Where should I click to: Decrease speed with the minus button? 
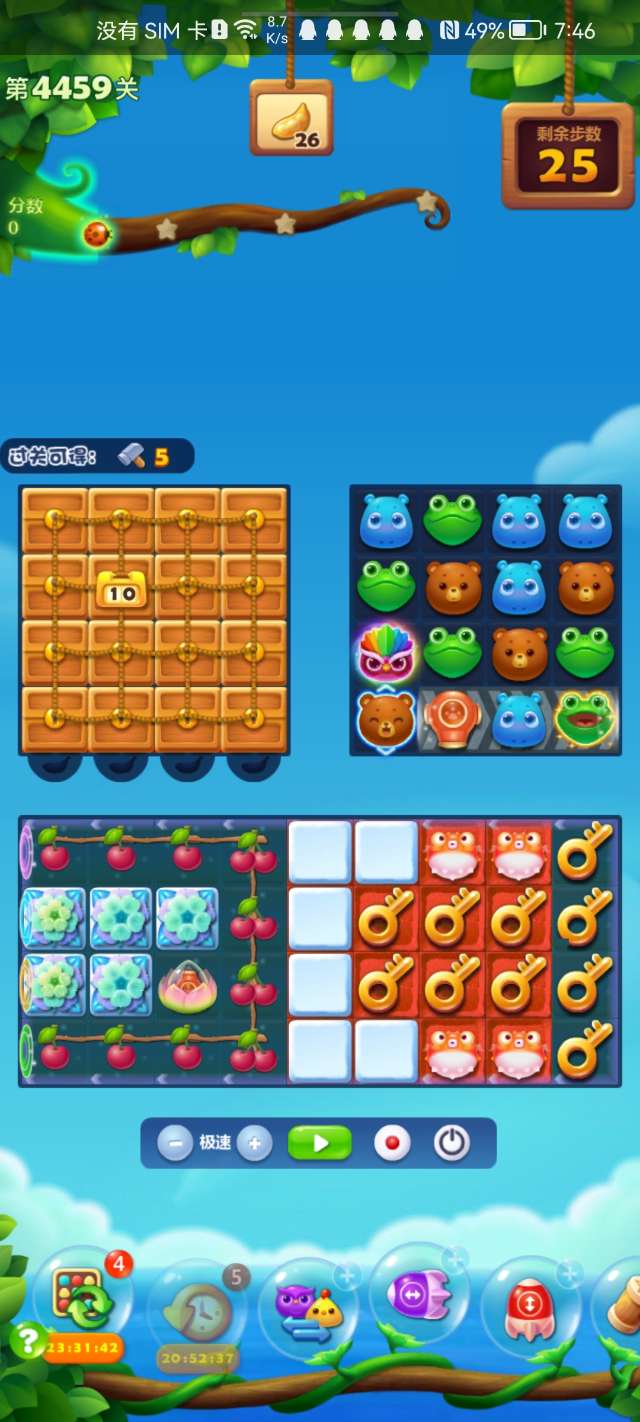[x=175, y=1143]
